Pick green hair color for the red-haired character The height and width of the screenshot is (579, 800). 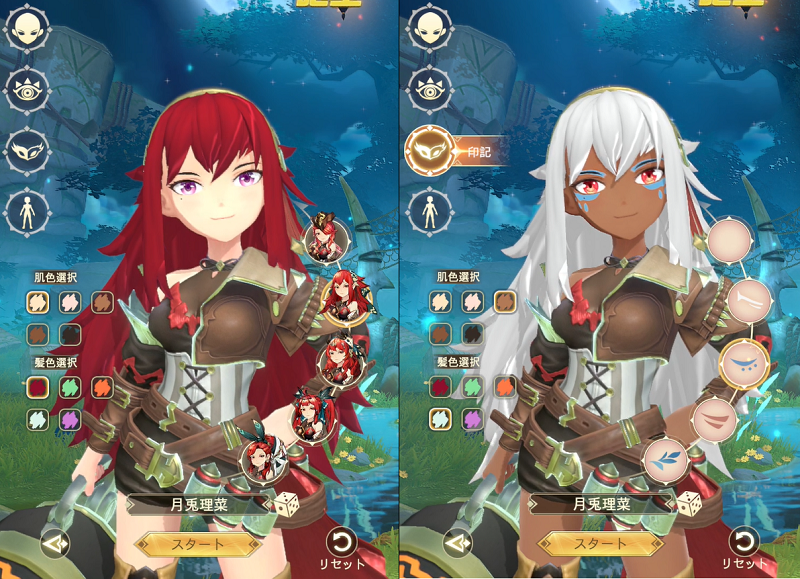69,385
